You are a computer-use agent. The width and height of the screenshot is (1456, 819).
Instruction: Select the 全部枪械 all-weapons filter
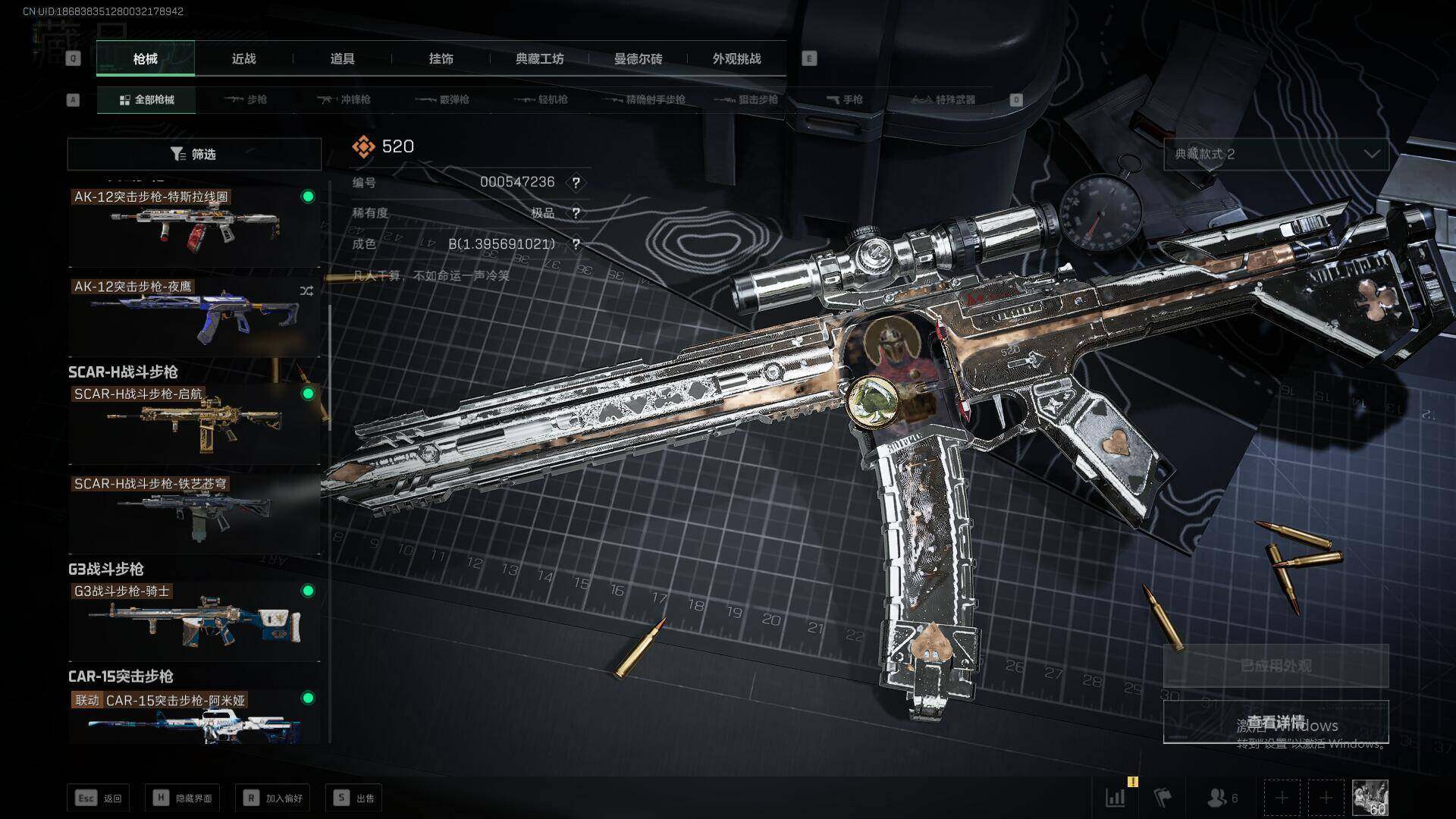[146, 99]
